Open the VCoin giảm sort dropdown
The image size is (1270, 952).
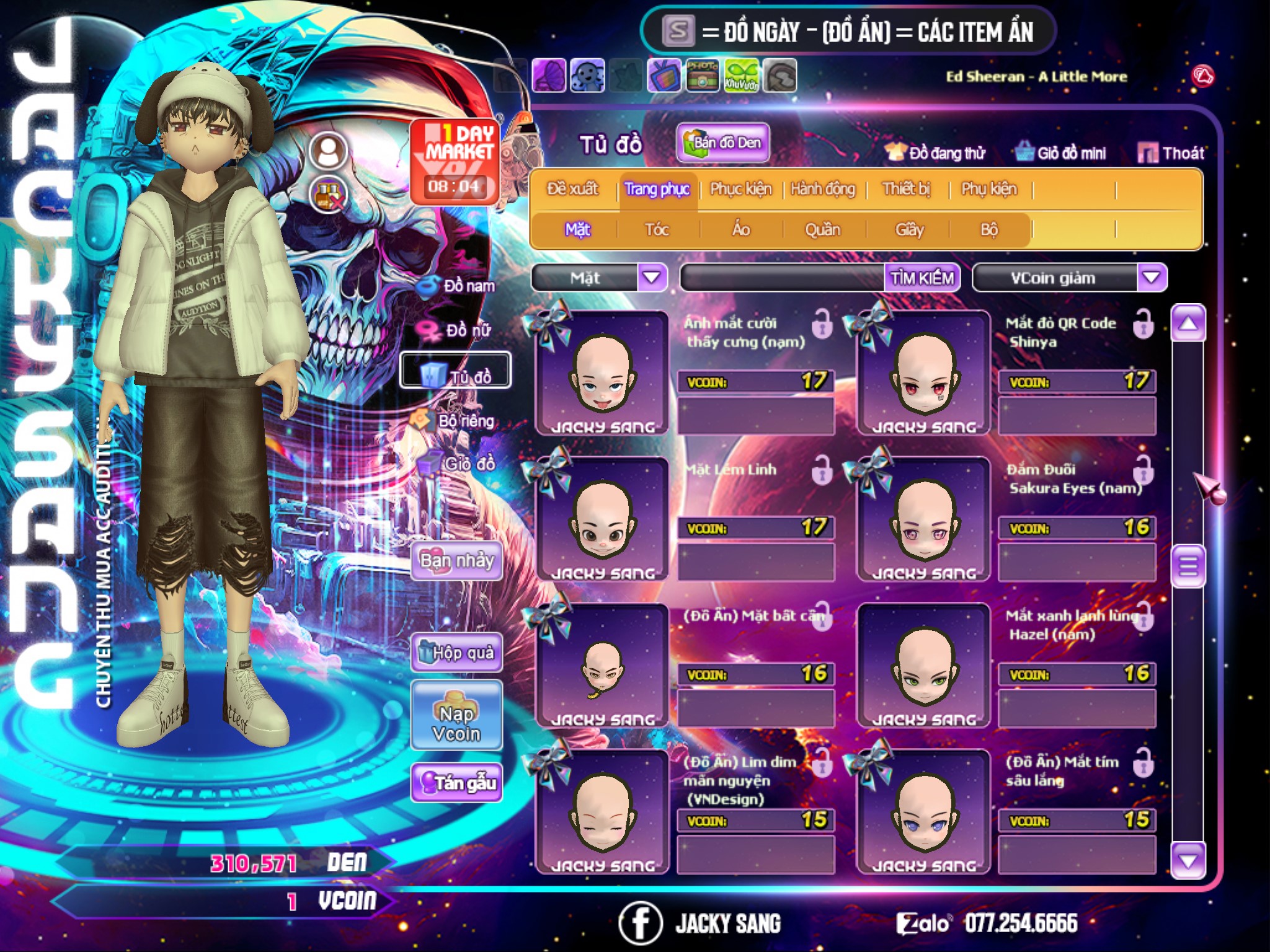pos(1152,278)
